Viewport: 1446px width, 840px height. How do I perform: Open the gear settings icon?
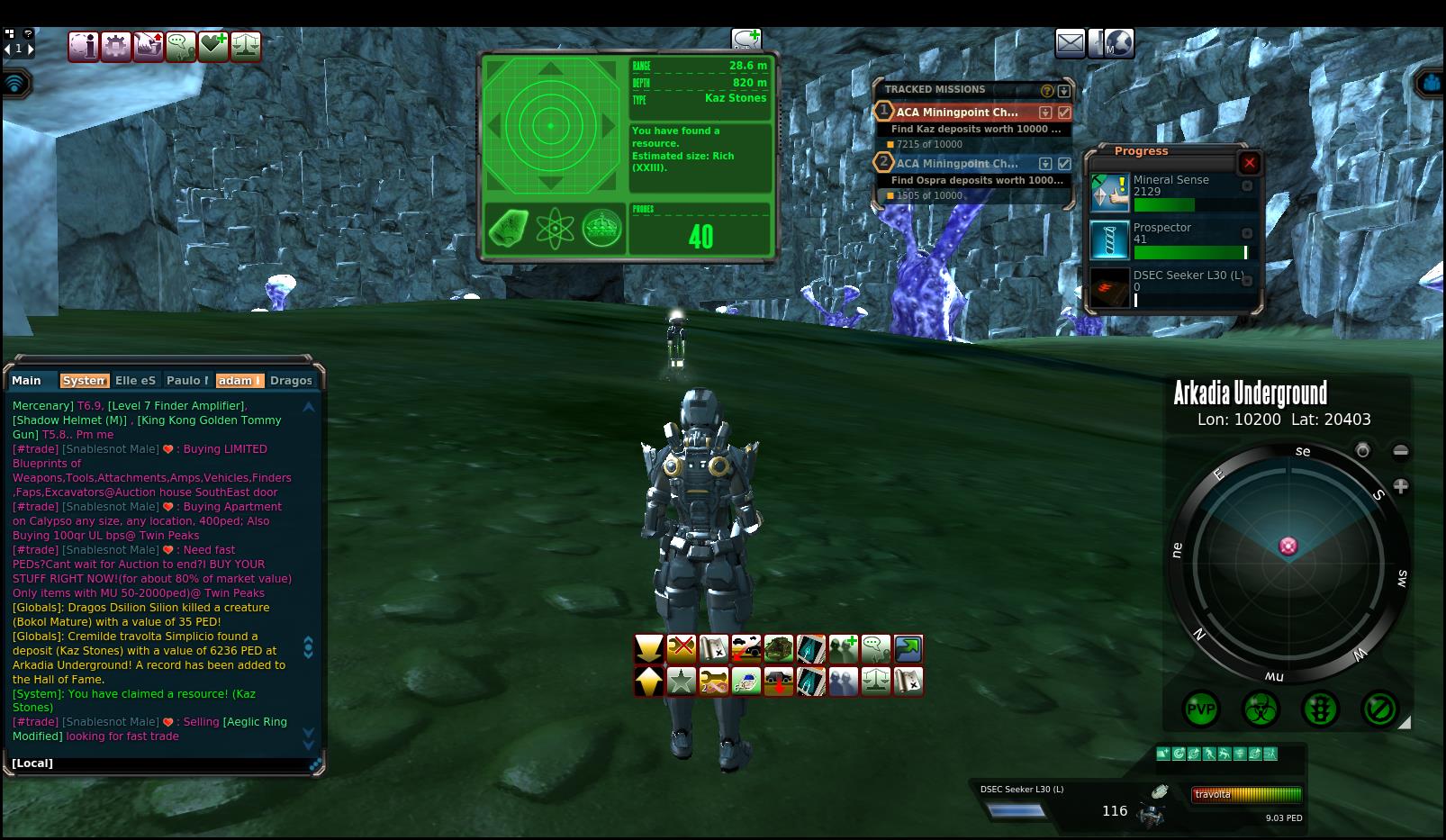tap(116, 46)
